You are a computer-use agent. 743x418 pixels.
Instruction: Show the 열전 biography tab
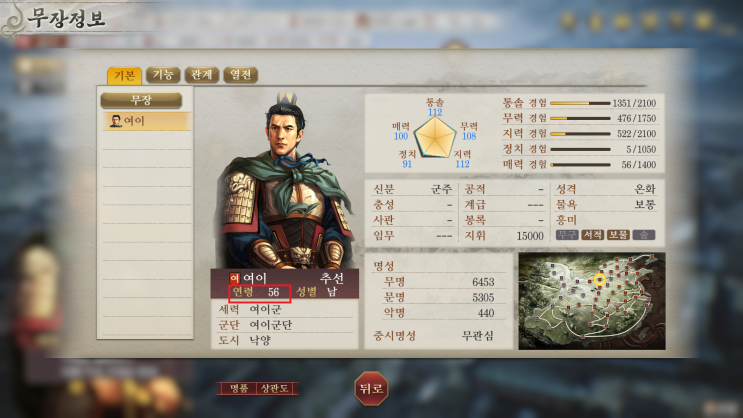tap(241, 75)
